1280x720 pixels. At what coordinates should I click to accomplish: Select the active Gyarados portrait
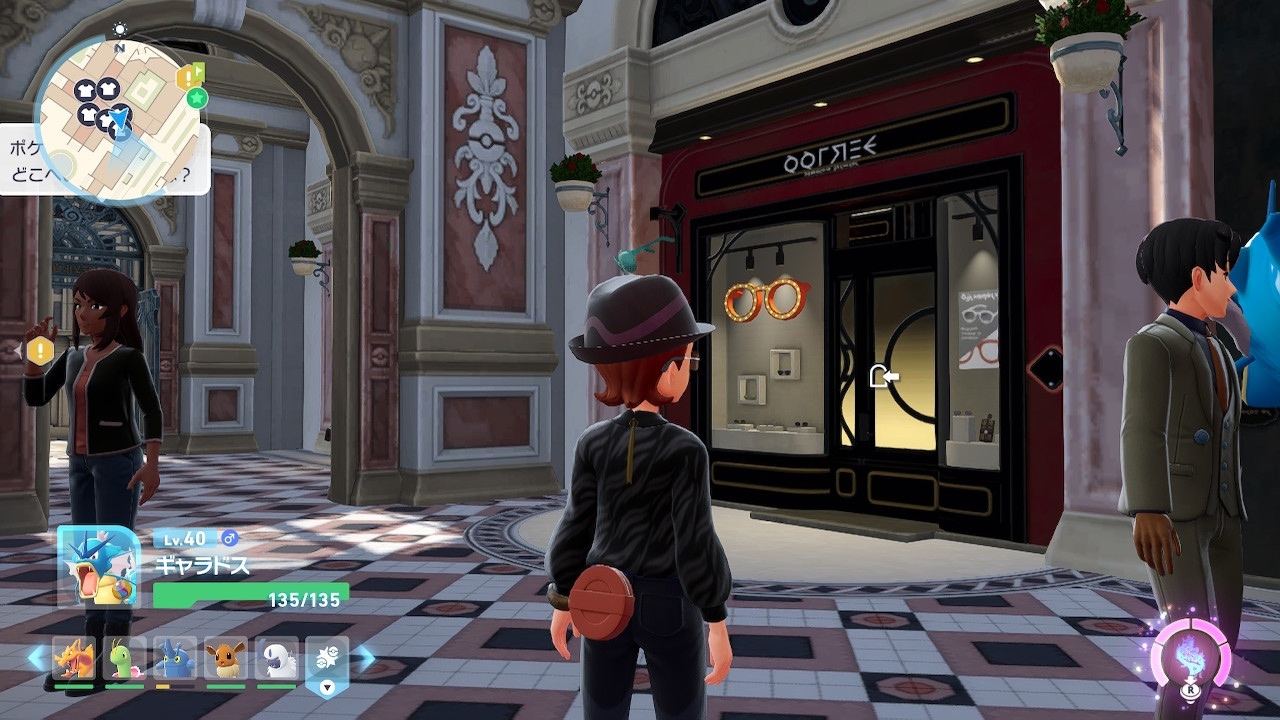99,566
